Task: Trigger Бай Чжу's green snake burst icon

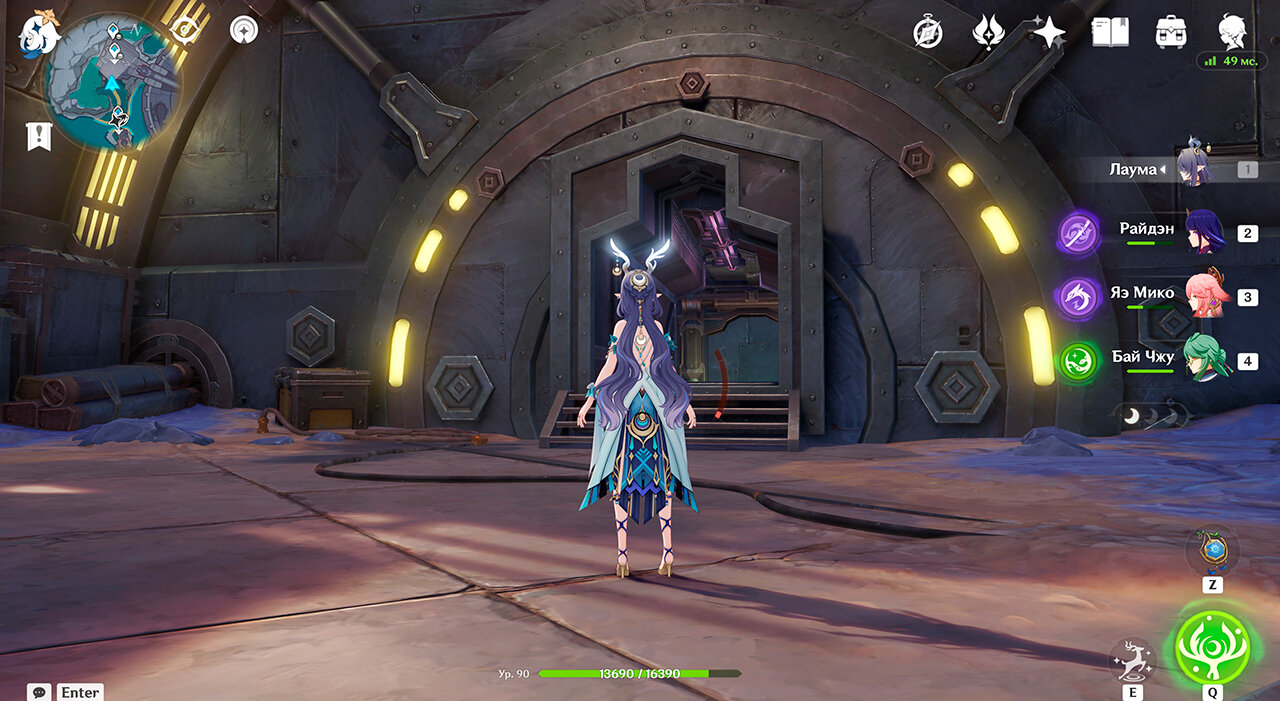Action: 1079,361
